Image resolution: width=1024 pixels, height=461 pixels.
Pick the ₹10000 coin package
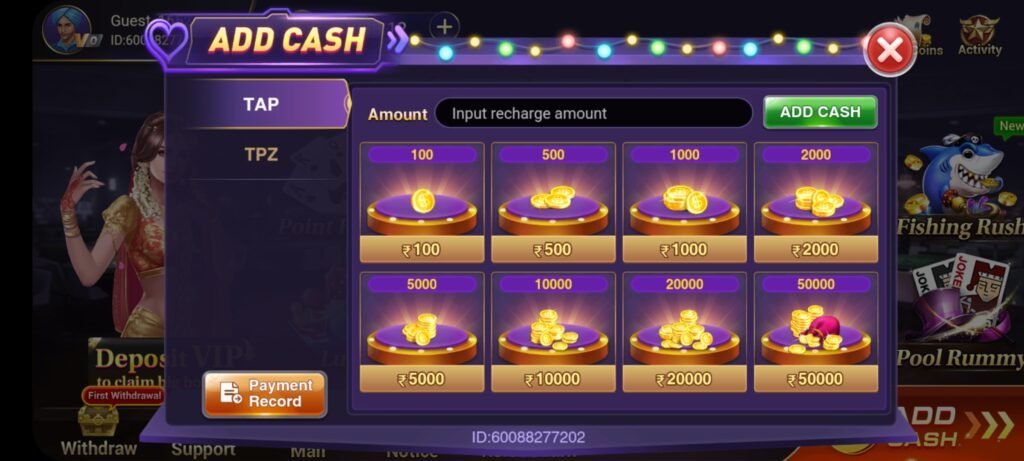pyautogui.click(x=553, y=332)
